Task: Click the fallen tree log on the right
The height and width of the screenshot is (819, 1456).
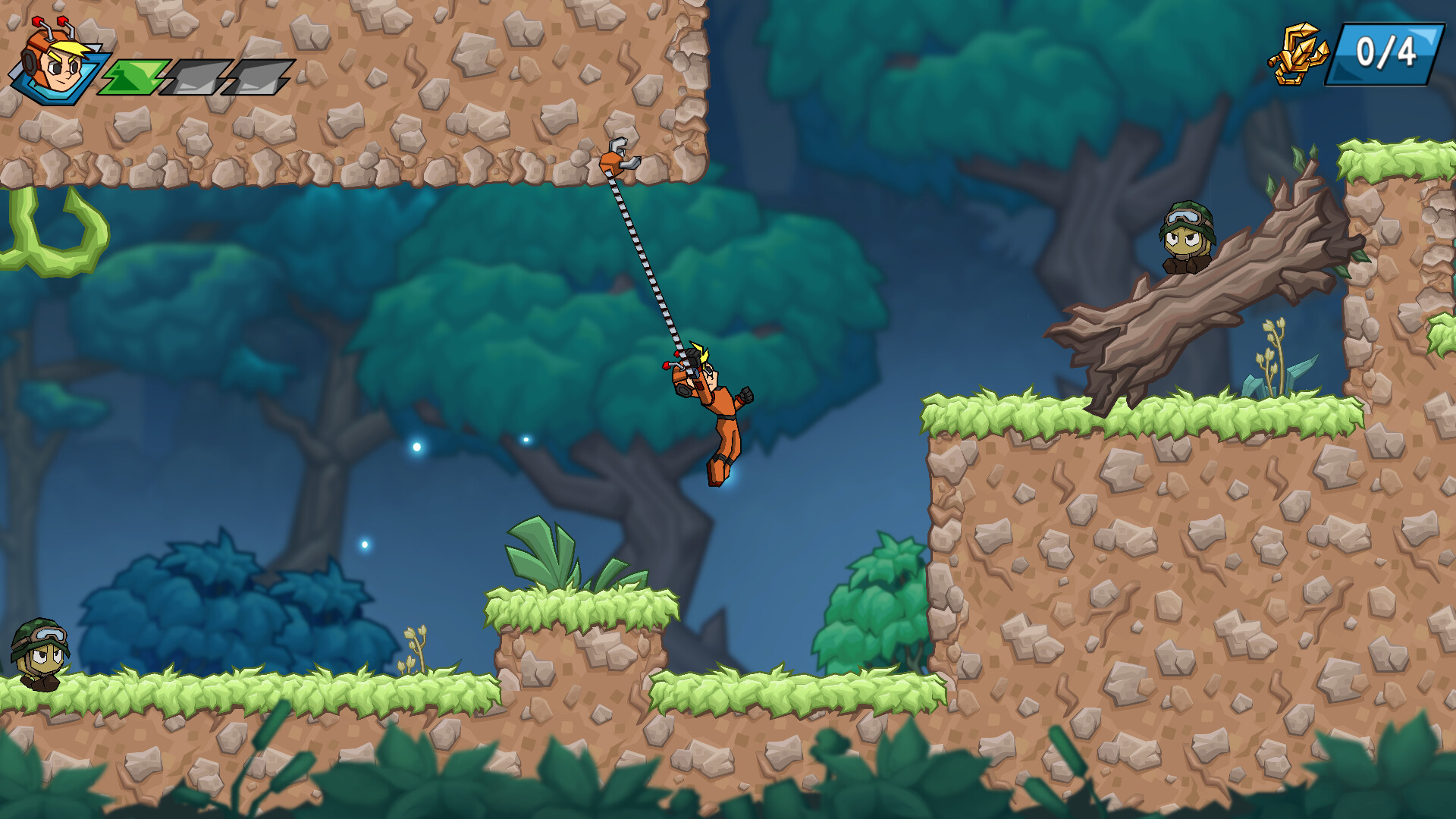Action: tap(1213, 303)
